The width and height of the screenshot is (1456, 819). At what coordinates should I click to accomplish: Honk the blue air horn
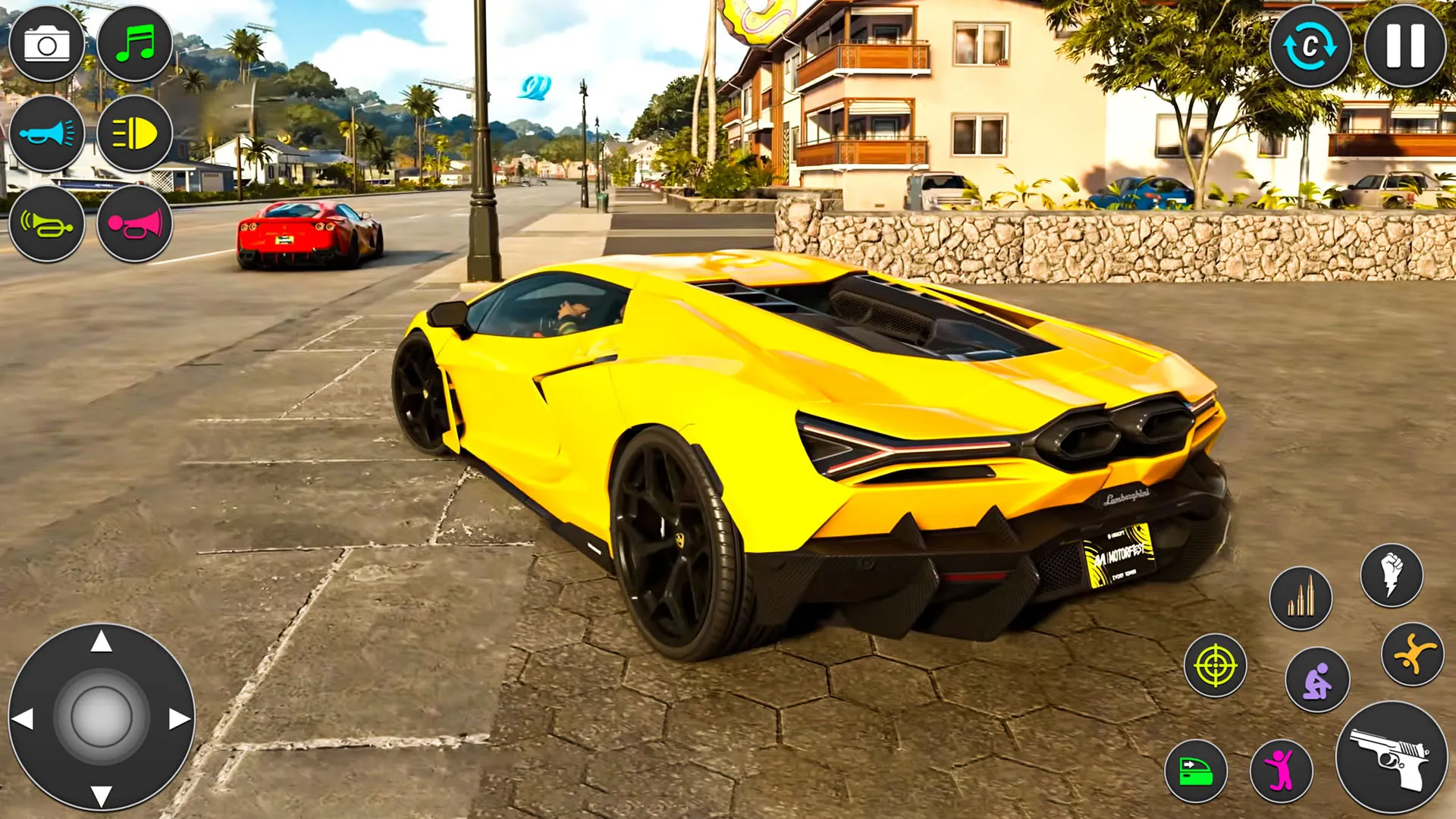(47, 135)
